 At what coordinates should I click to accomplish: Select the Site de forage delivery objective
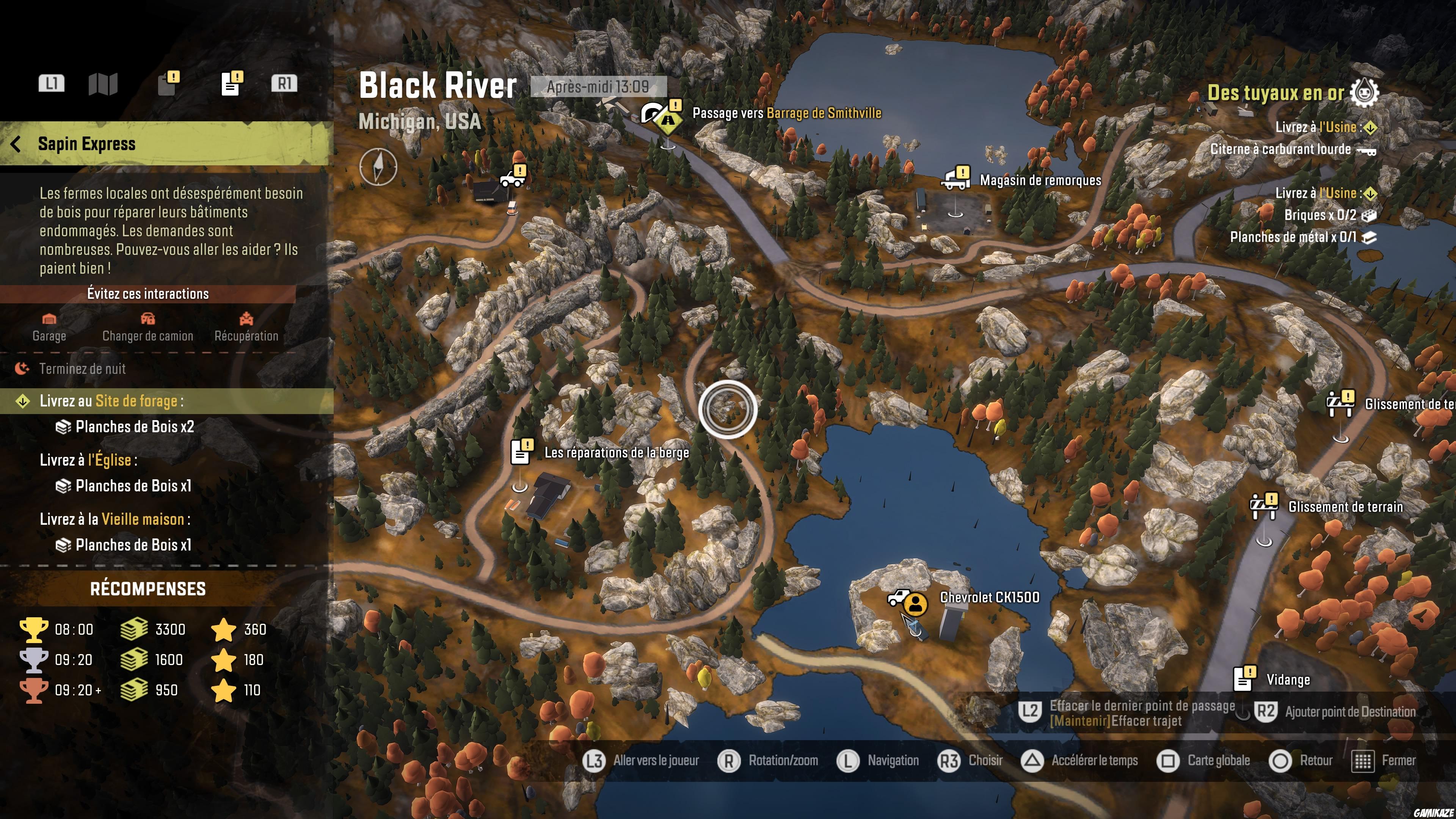[111, 401]
